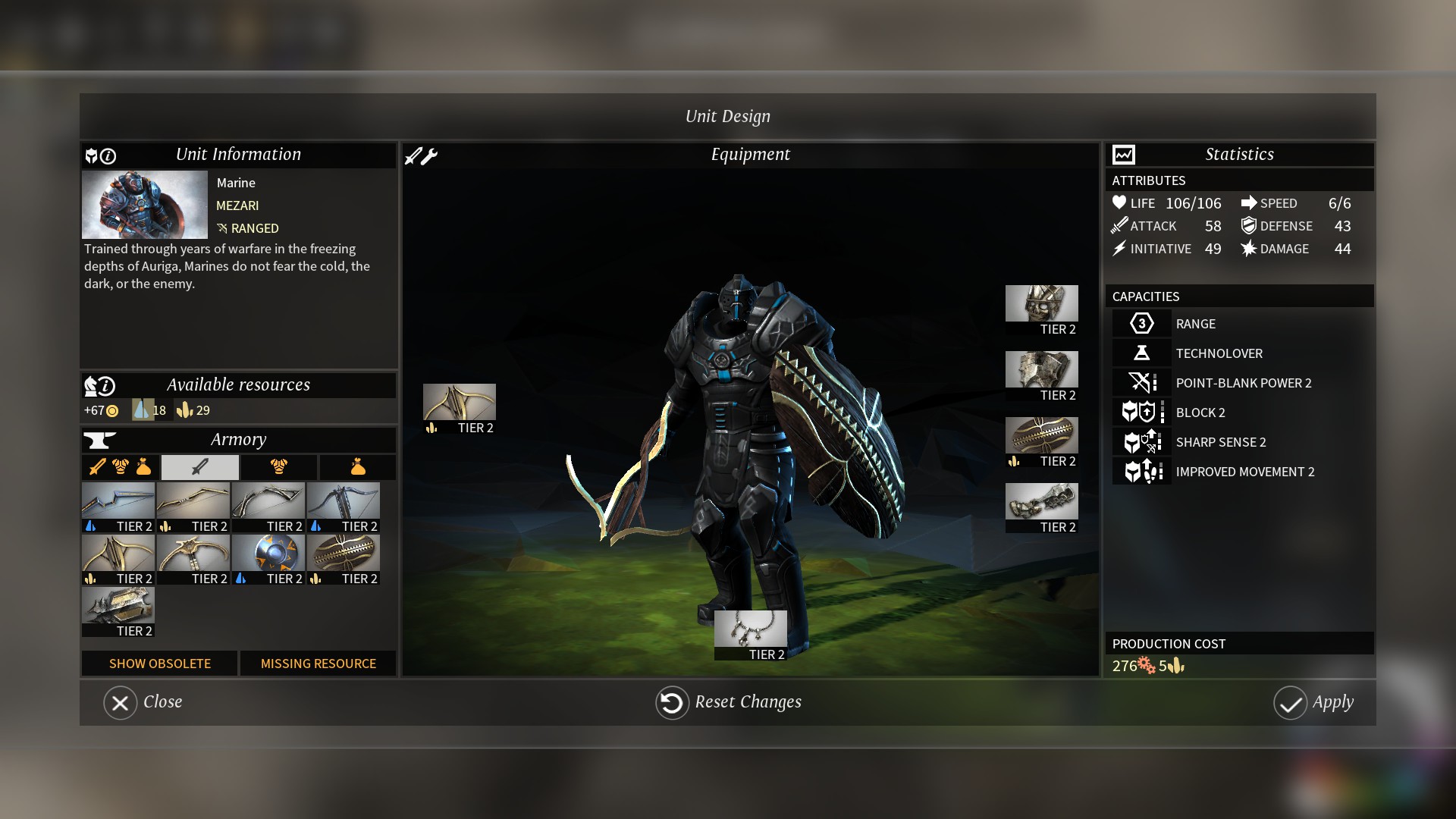The width and height of the screenshot is (1456, 819).
Task: Toggle the Missing Resource filter
Action: coord(318,664)
